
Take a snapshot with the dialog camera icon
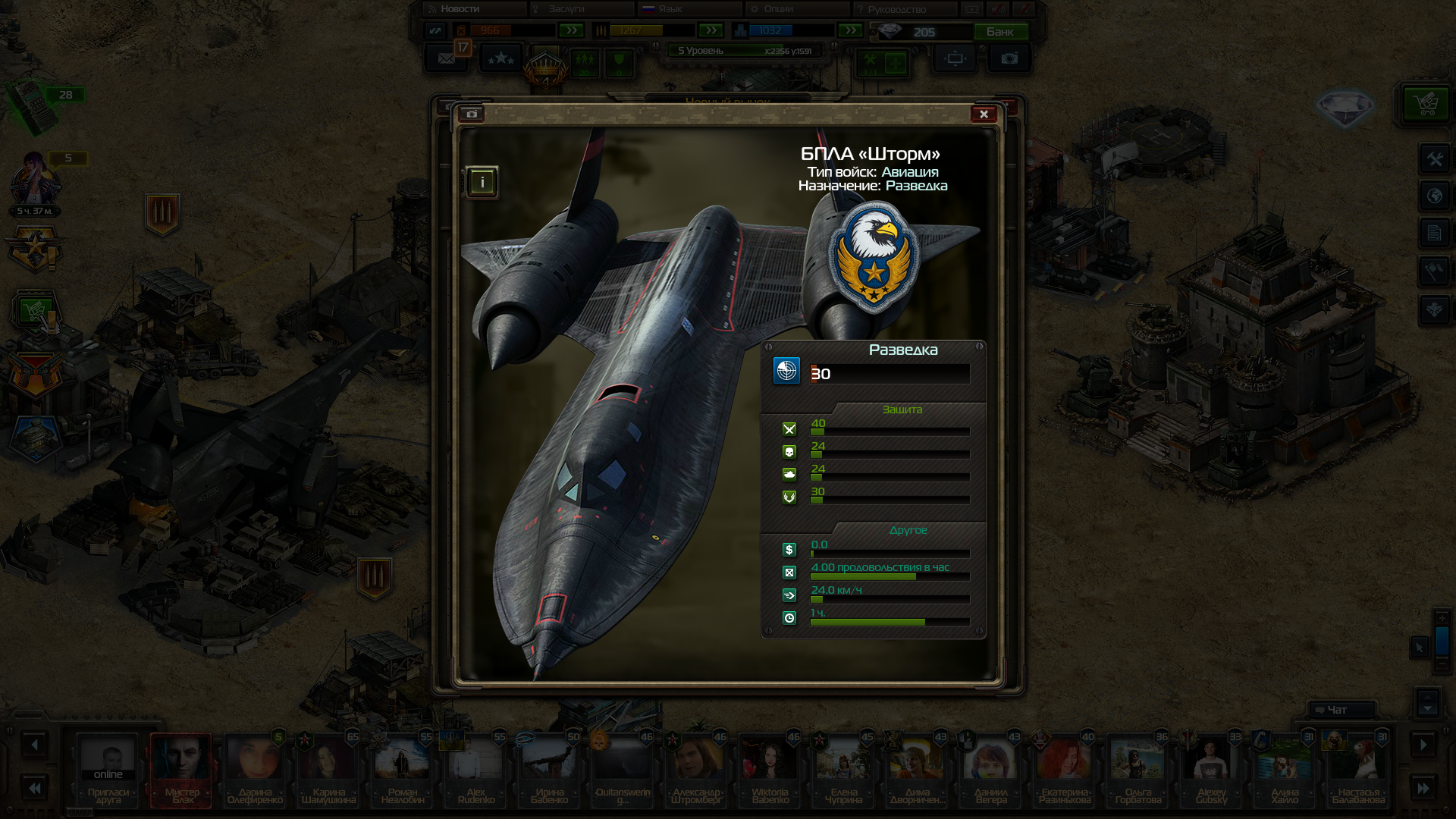click(x=472, y=114)
